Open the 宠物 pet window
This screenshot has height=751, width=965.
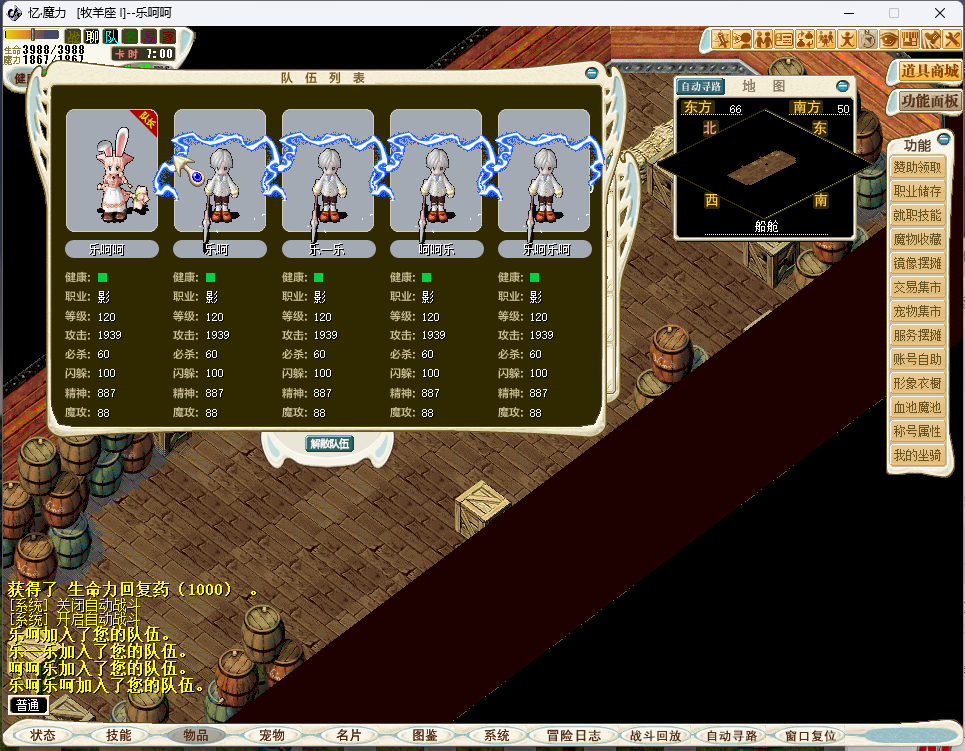(x=272, y=735)
